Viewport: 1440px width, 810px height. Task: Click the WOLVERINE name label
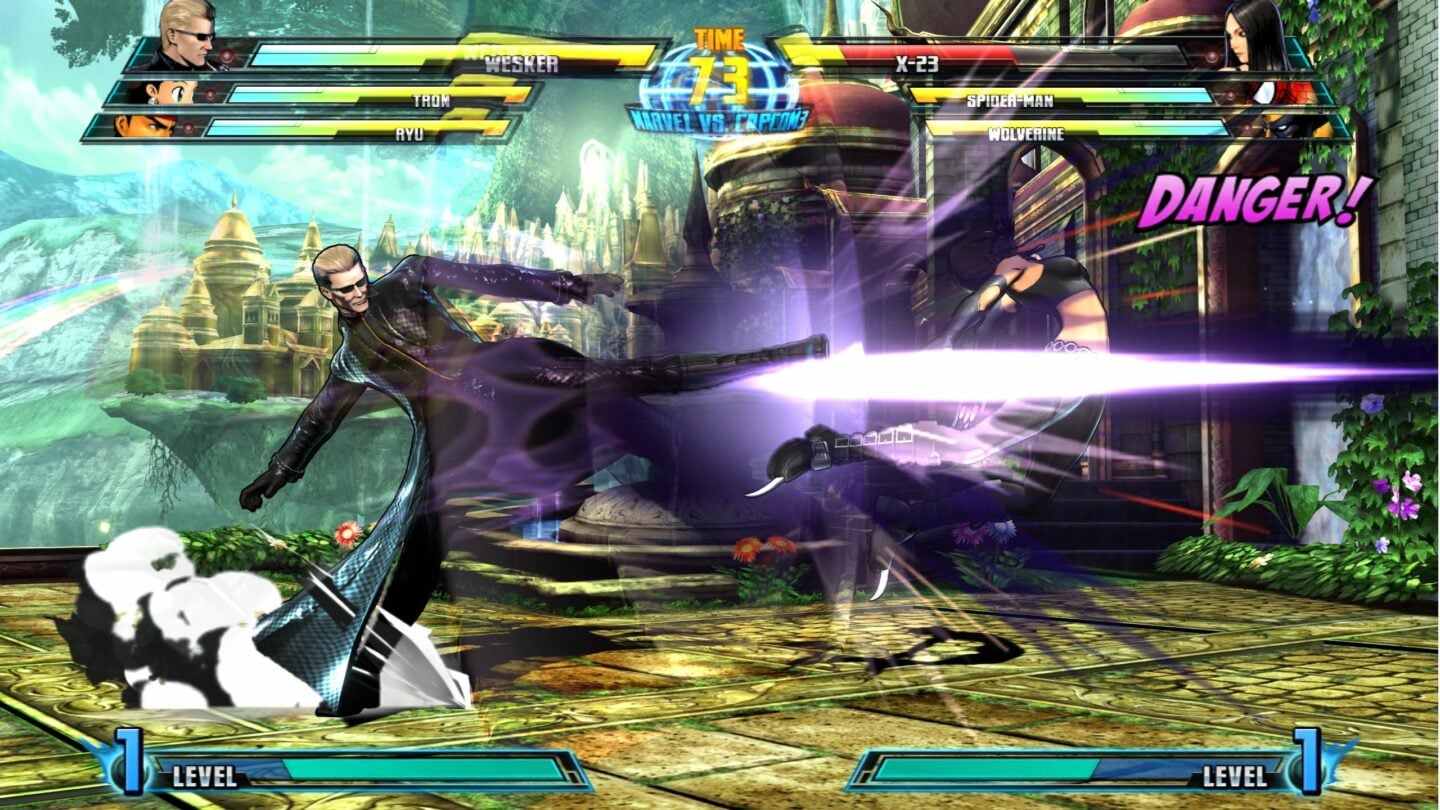click(x=1027, y=133)
